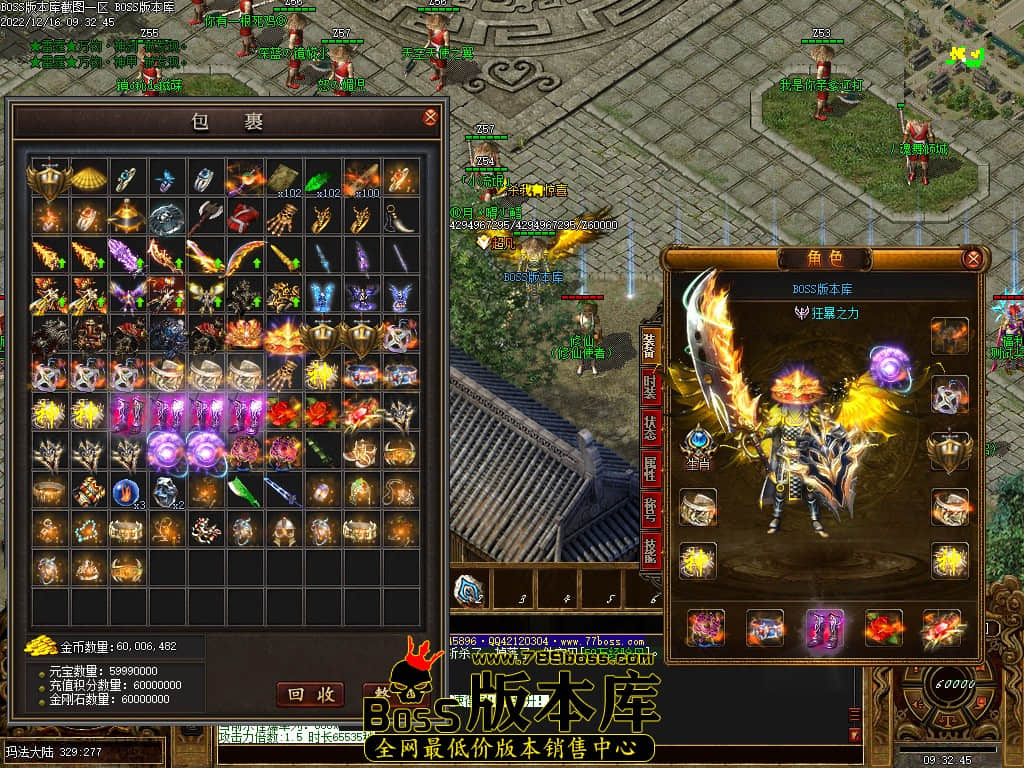Select the blue orb stack of three
Viewport: 1024px width, 768px height.
tap(127, 491)
